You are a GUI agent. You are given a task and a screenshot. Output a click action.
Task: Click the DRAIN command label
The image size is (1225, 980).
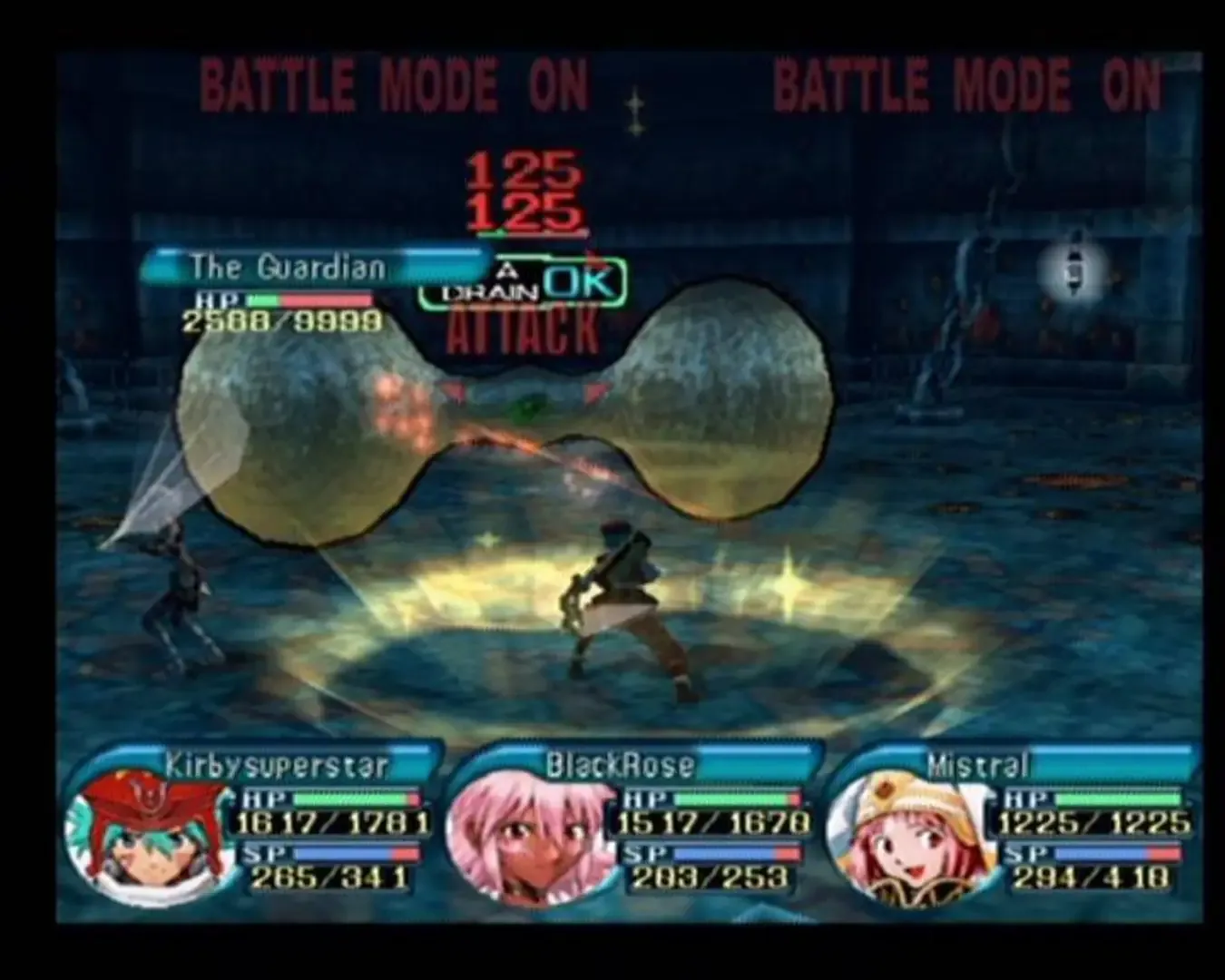[491, 290]
